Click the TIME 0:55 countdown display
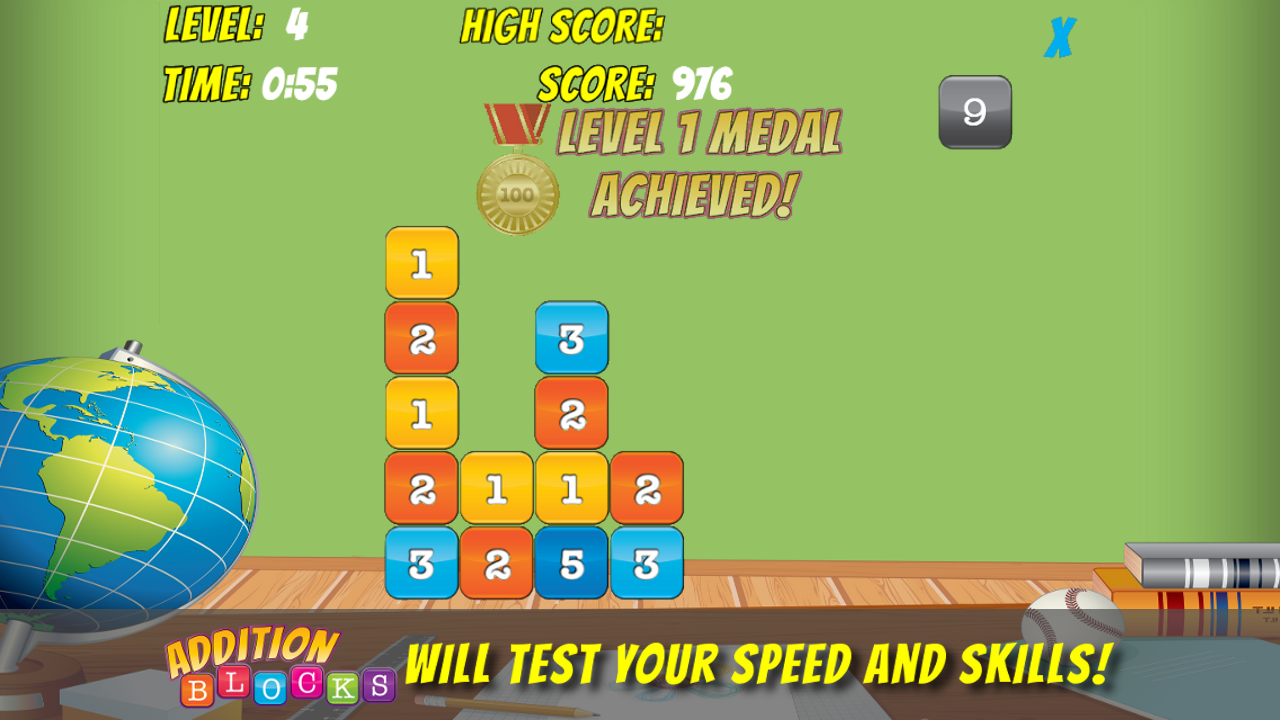 [x=250, y=83]
